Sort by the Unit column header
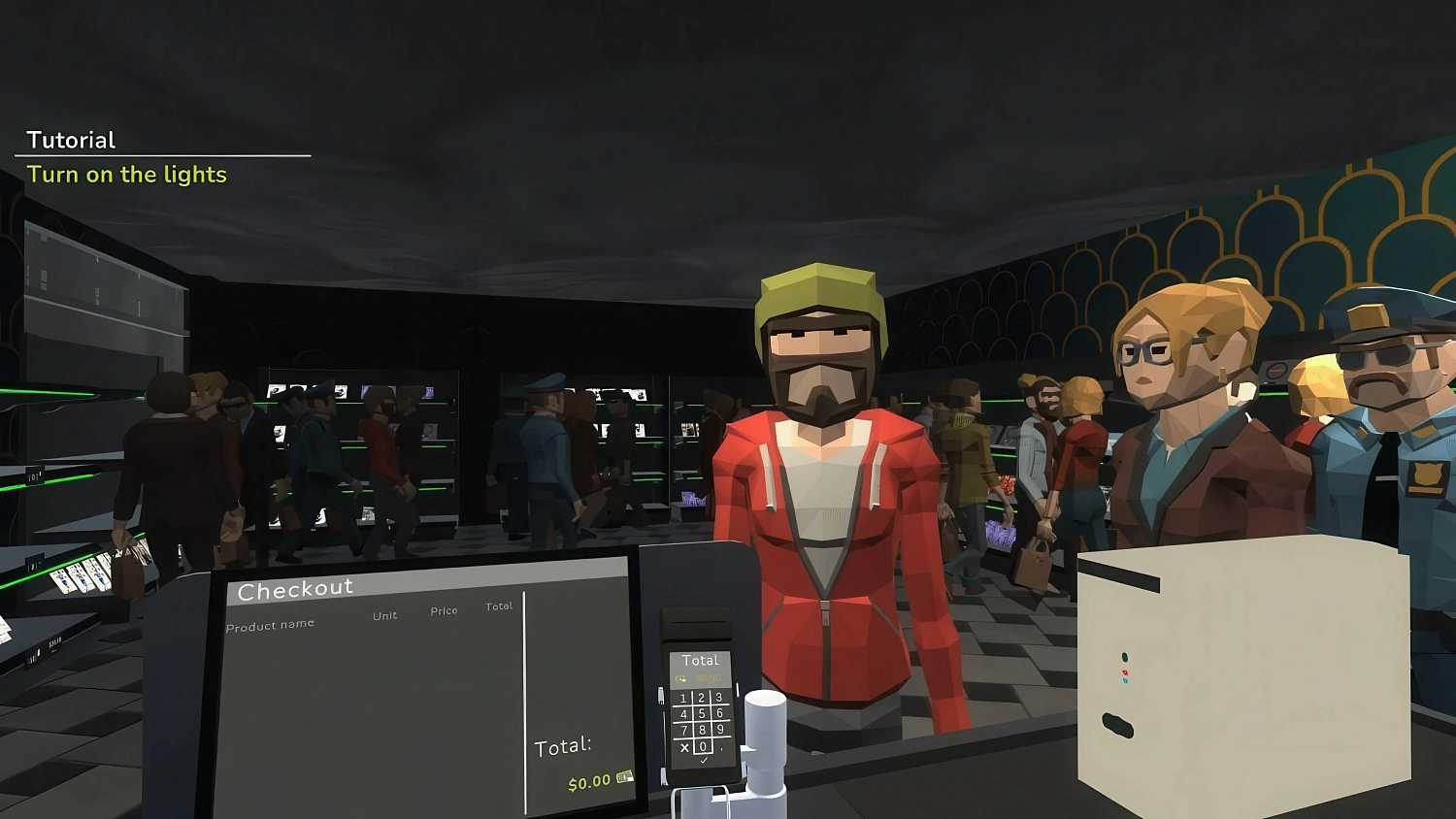 tap(383, 615)
